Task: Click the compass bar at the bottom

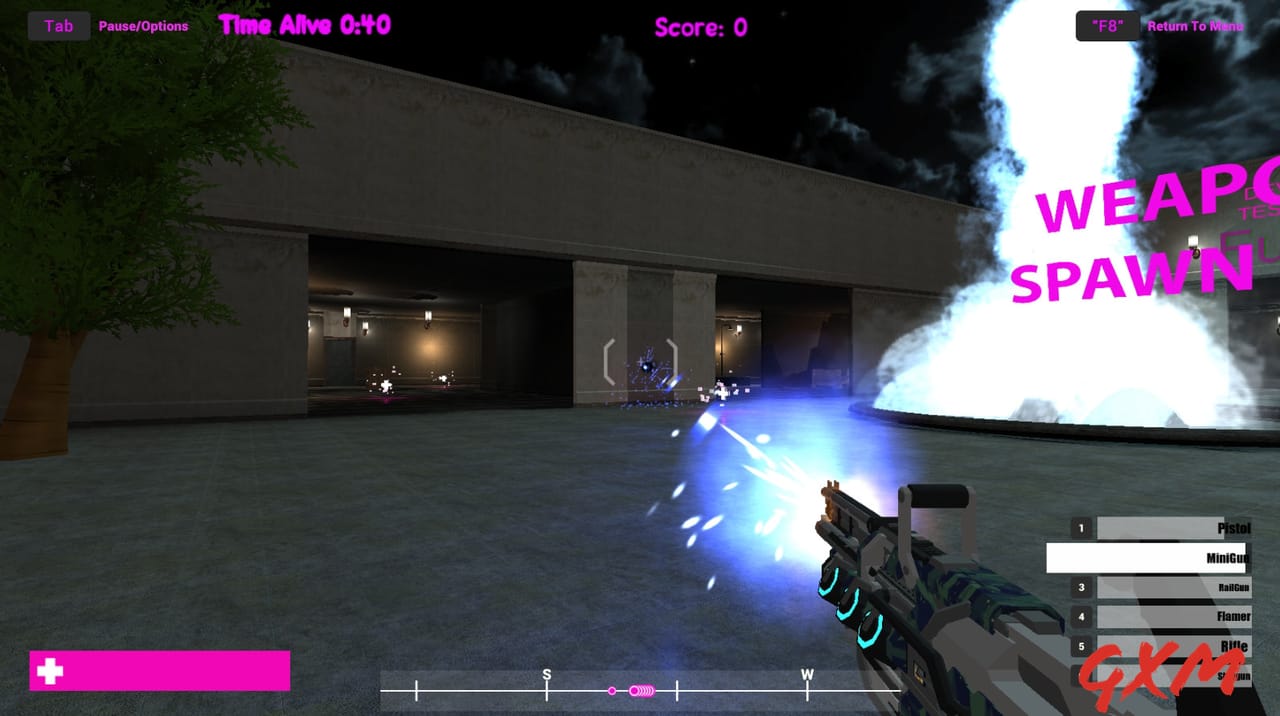Action: [x=640, y=690]
